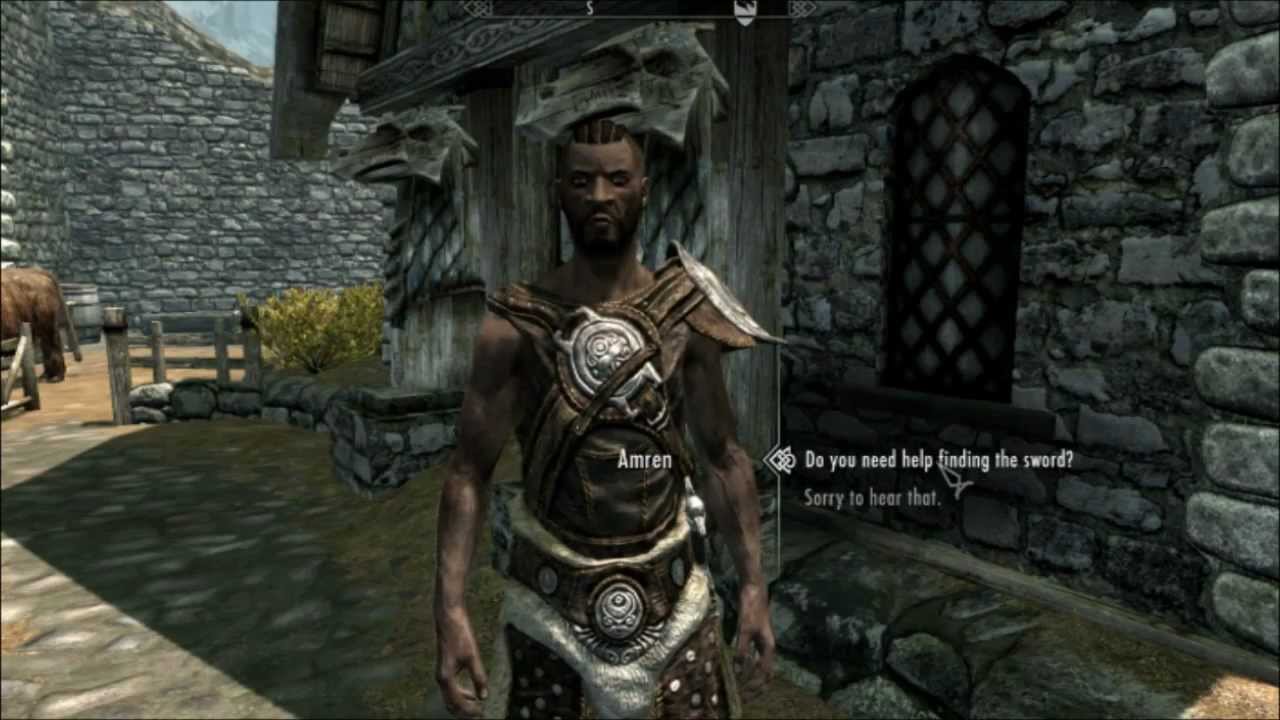The image size is (1280, 720).
Task: Choose the "Sorry to hear that." reply
Action: click(x=872, y=497)
